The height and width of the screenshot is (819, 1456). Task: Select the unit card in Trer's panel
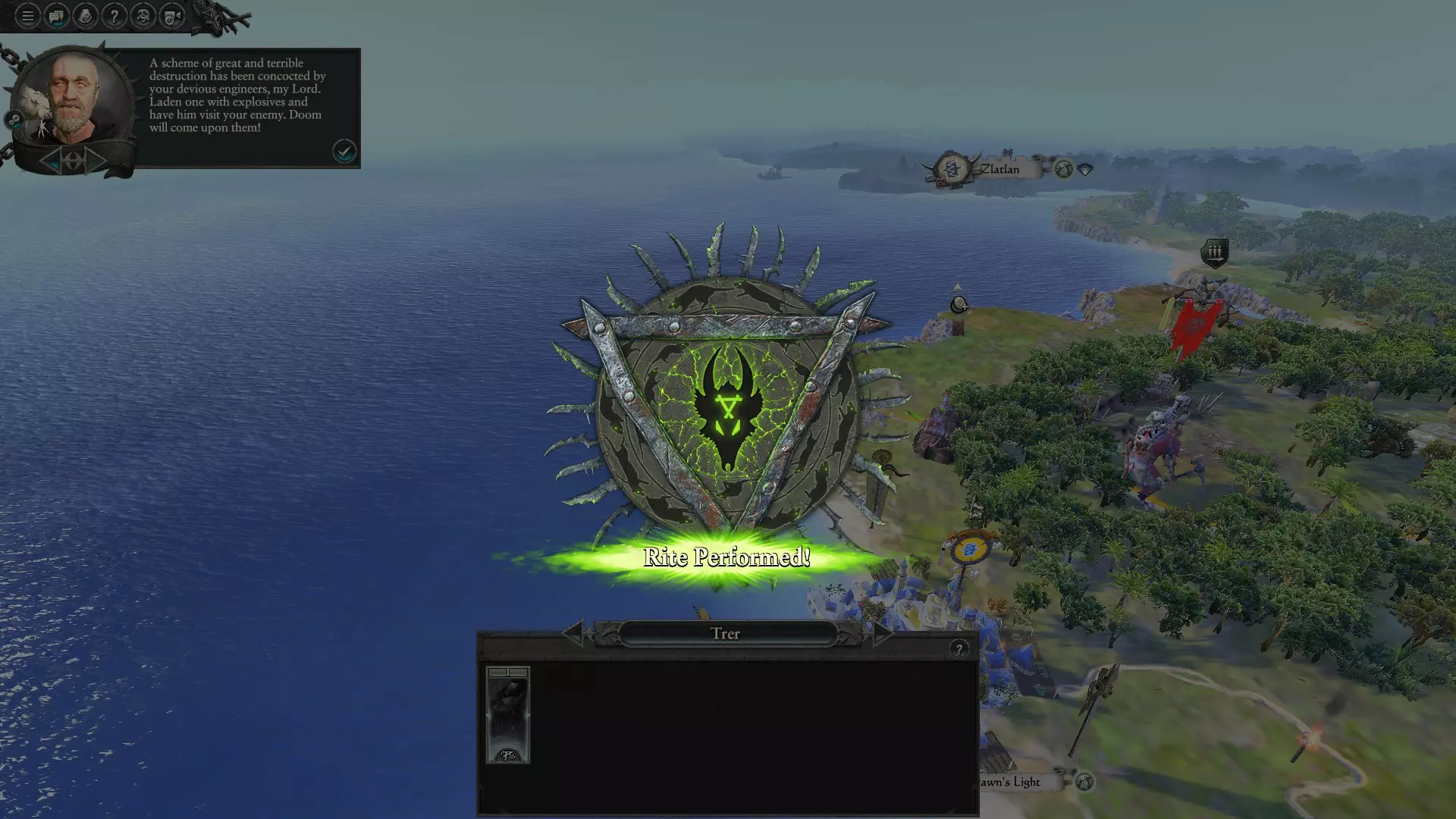(507, 715)
